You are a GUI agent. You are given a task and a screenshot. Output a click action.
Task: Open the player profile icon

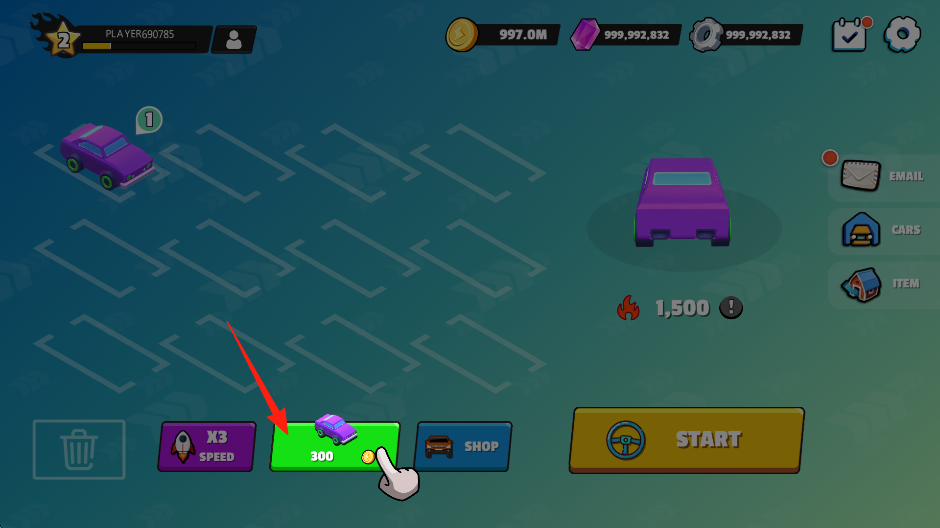click(x=234, y=40)
